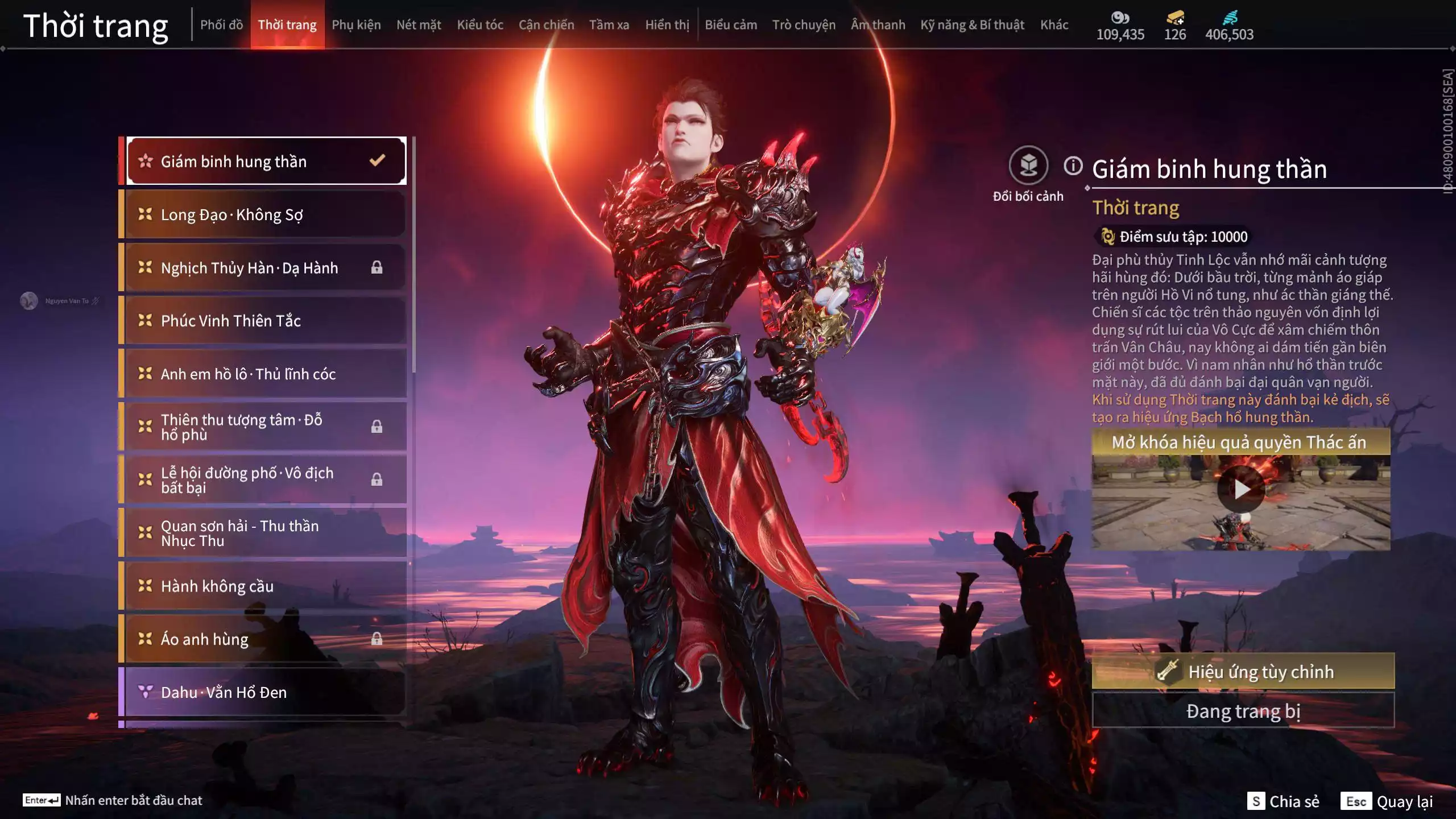Choose the locked Nghịch Thủy Hàn · Dạ Hành outfit
Viewport: 1456px width, 819px height.
(x=265, y=267)
